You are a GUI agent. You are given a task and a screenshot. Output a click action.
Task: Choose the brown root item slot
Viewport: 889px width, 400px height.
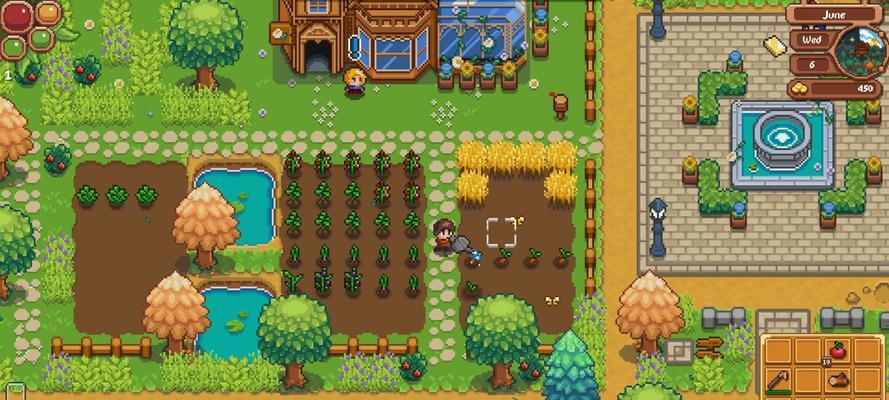(x=838, y=381)
